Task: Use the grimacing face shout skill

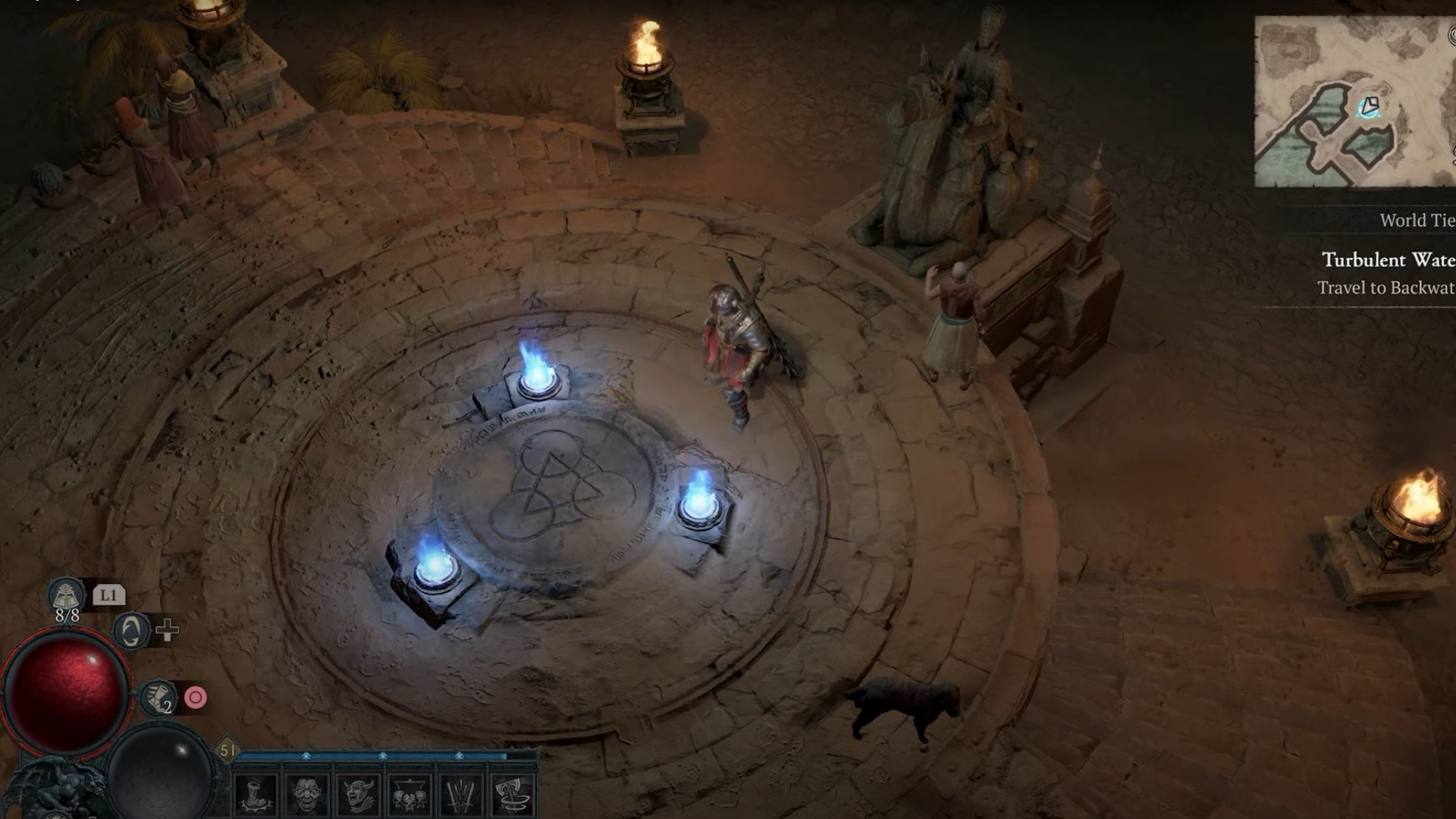Action: pos(308,795)
